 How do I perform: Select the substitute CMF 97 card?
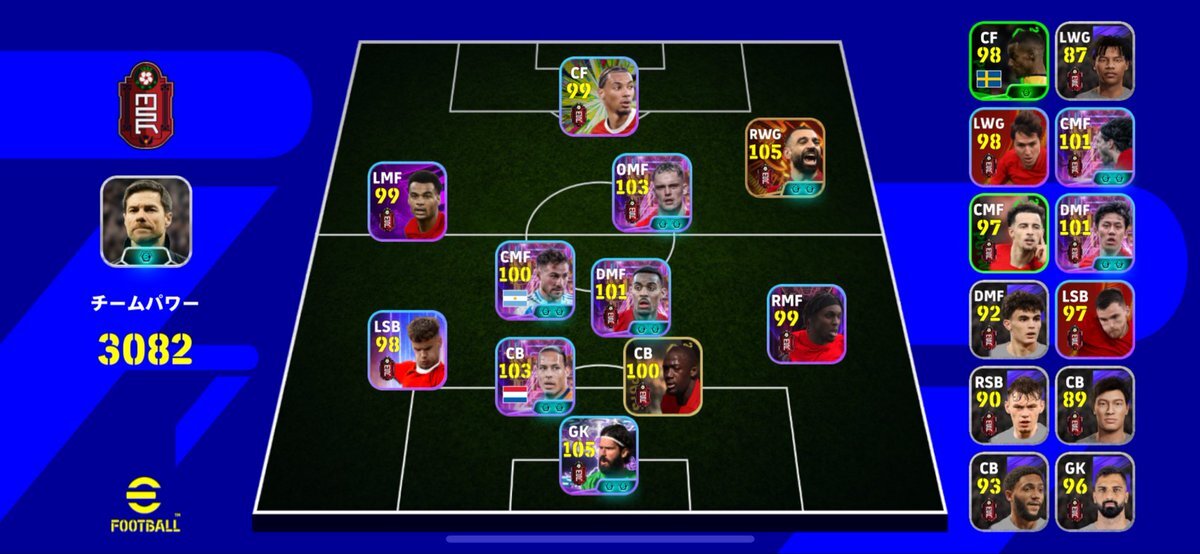click(x=1009, y=233)
